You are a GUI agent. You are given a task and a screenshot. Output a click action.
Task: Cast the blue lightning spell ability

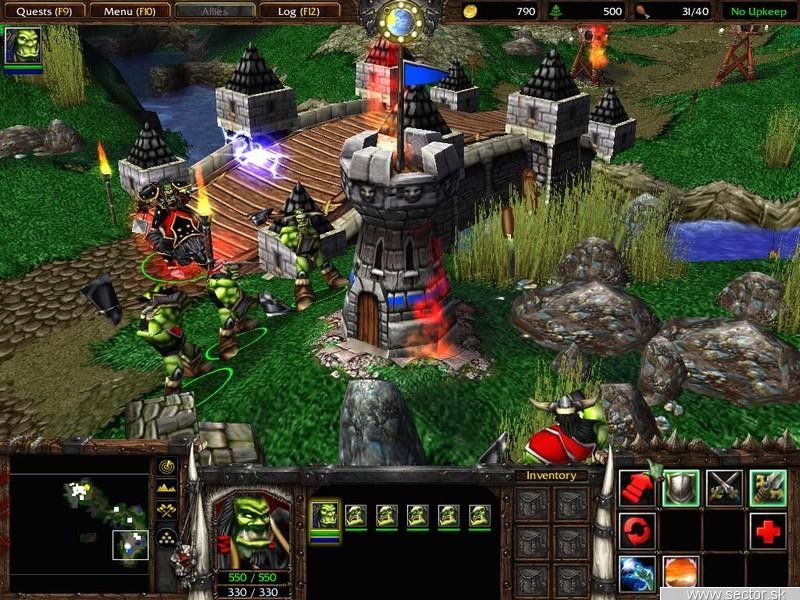637,574
